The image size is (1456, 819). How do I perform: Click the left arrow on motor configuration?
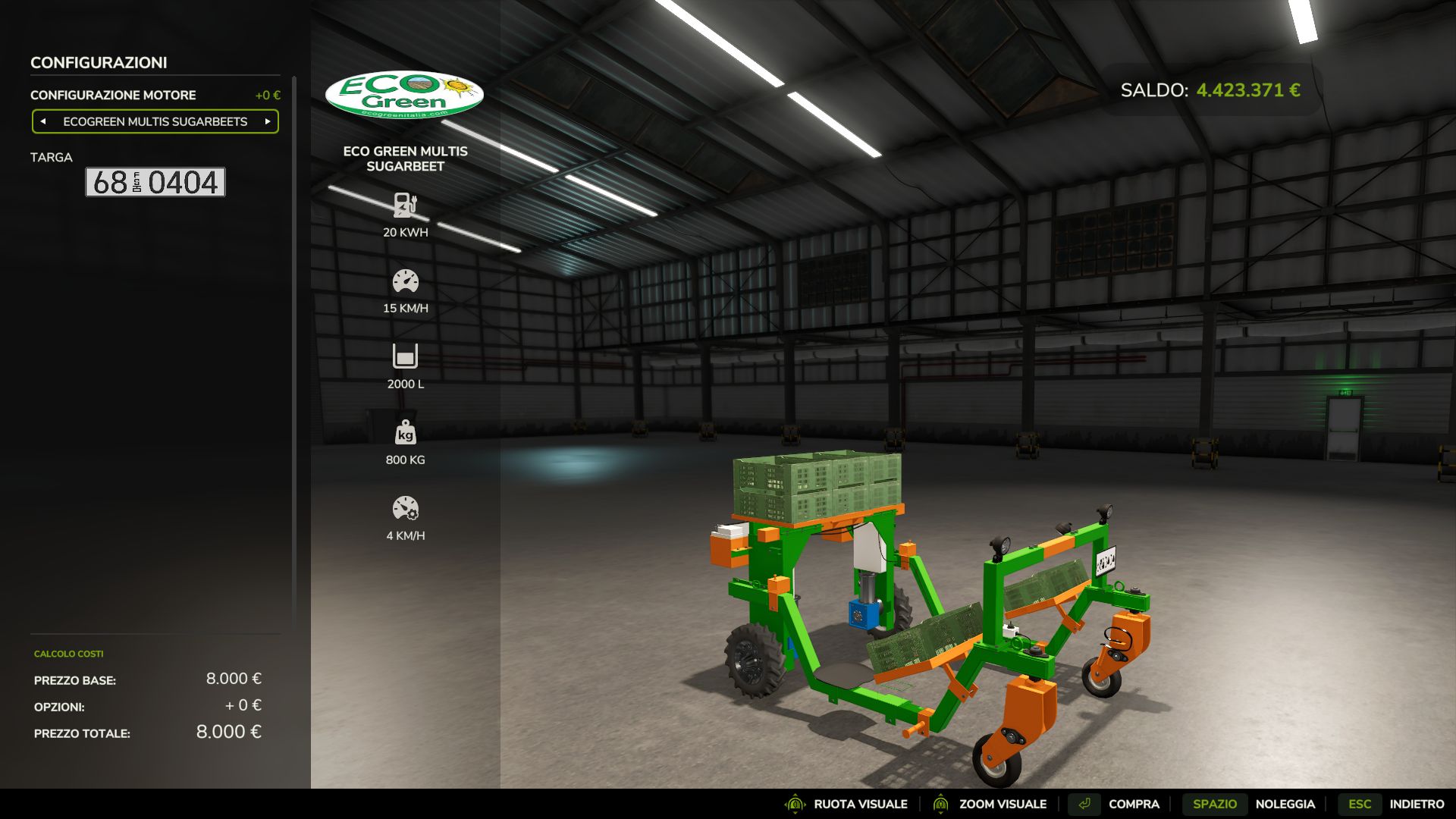click(x=42, y=121)
